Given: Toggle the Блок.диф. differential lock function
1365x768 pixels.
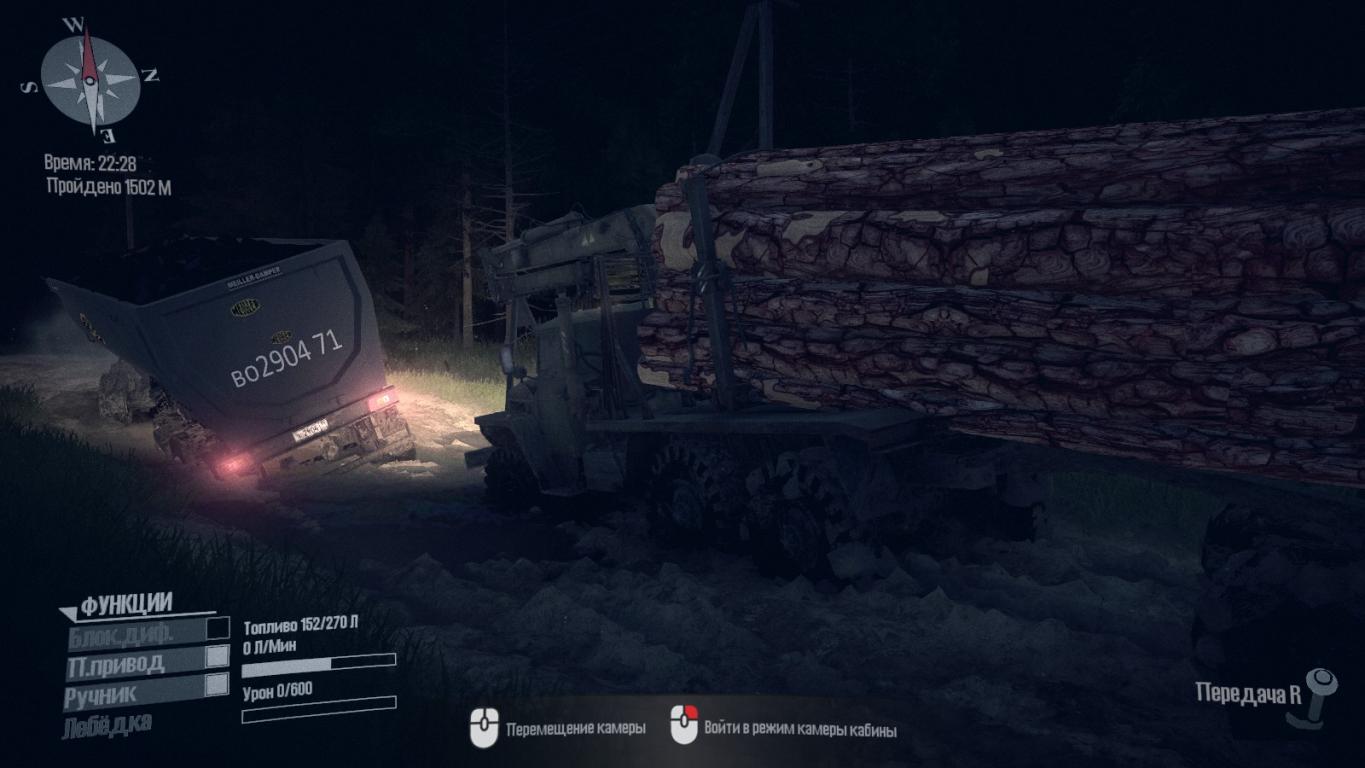Looking at the screenshot, I should (x=217, y=629).
